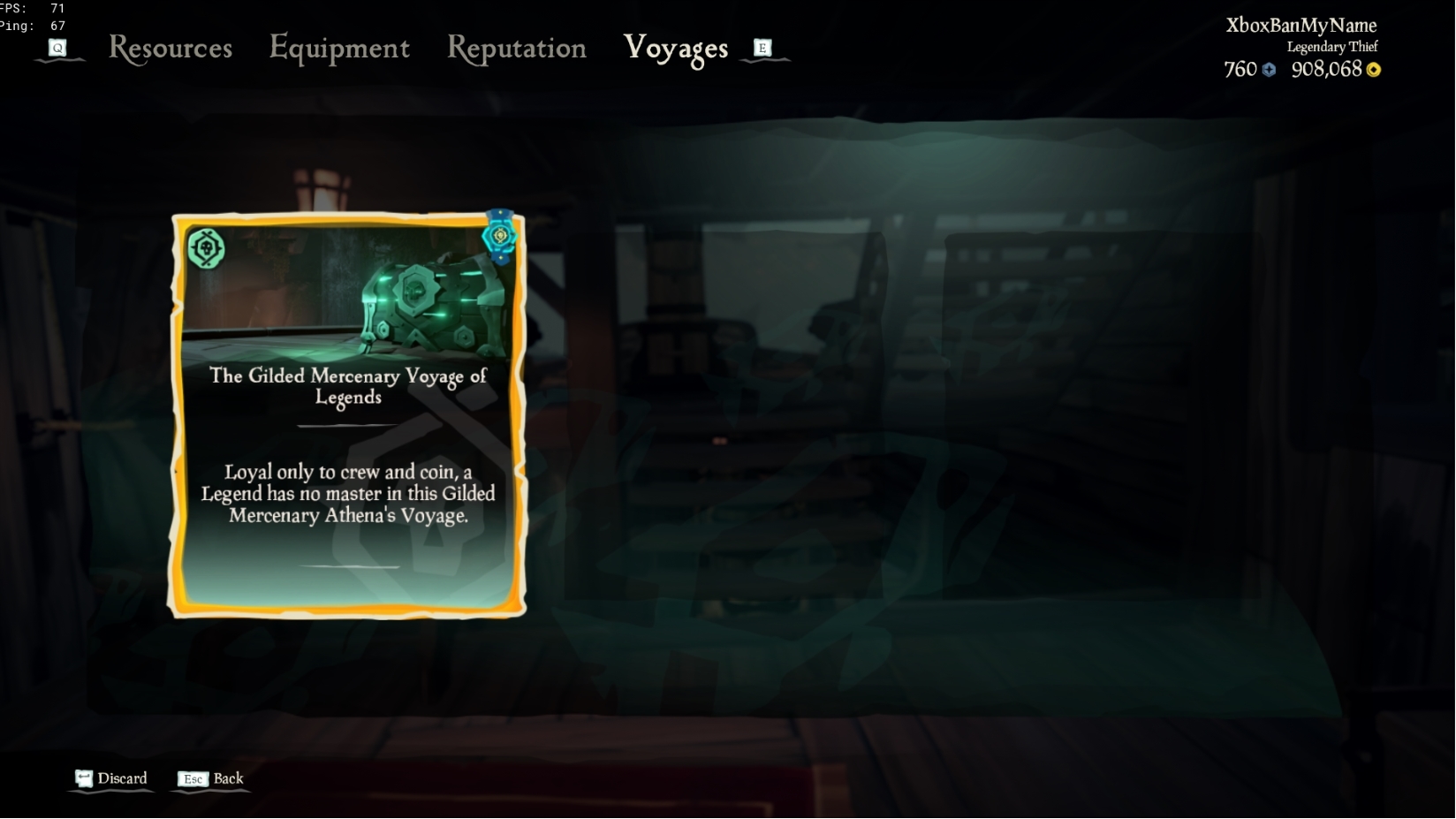Click the Q key prompt icon left of Resources

coord(58,49)
